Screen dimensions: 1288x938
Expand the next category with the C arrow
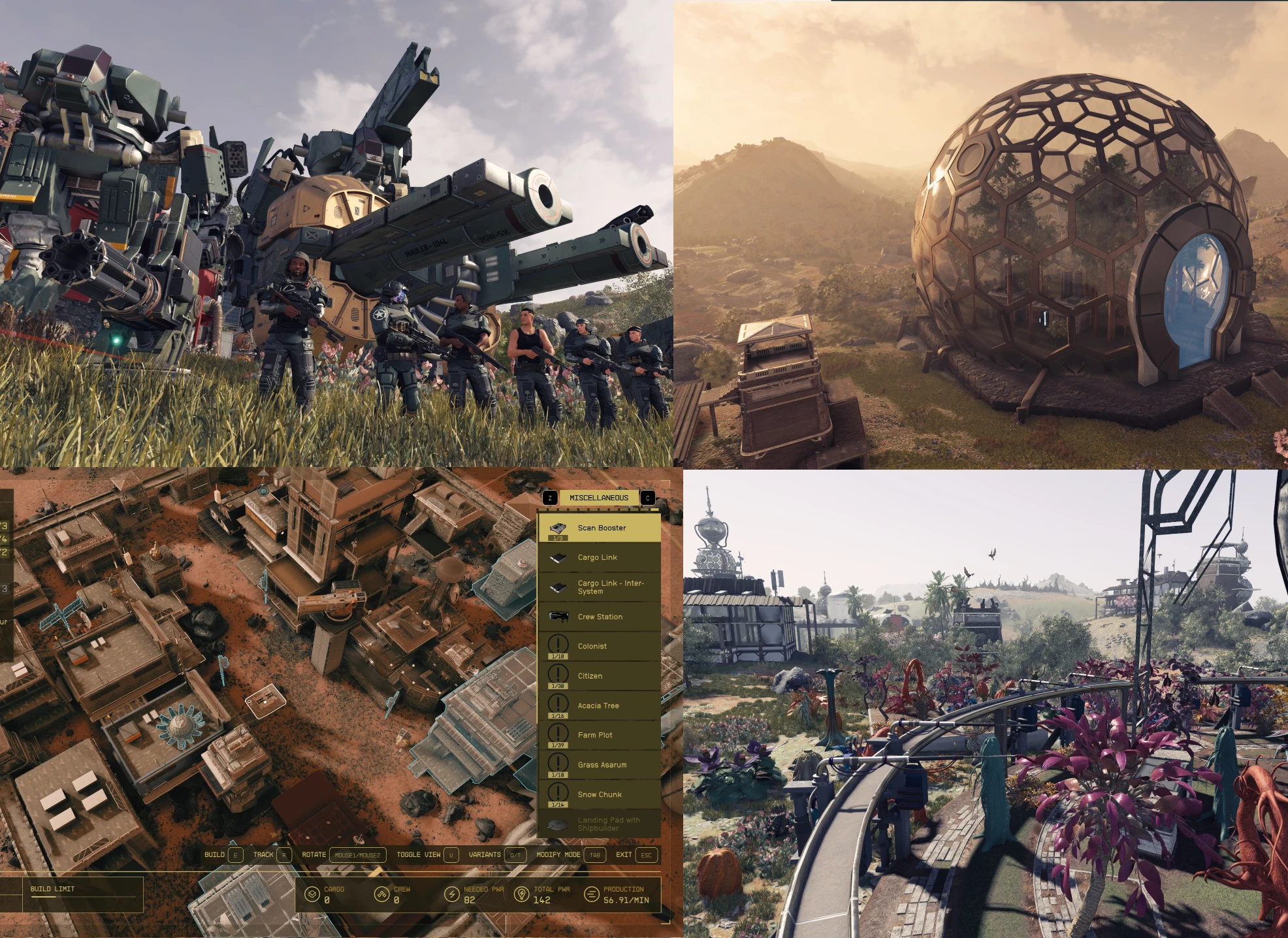pyautogui.click(x=647, y=497)
